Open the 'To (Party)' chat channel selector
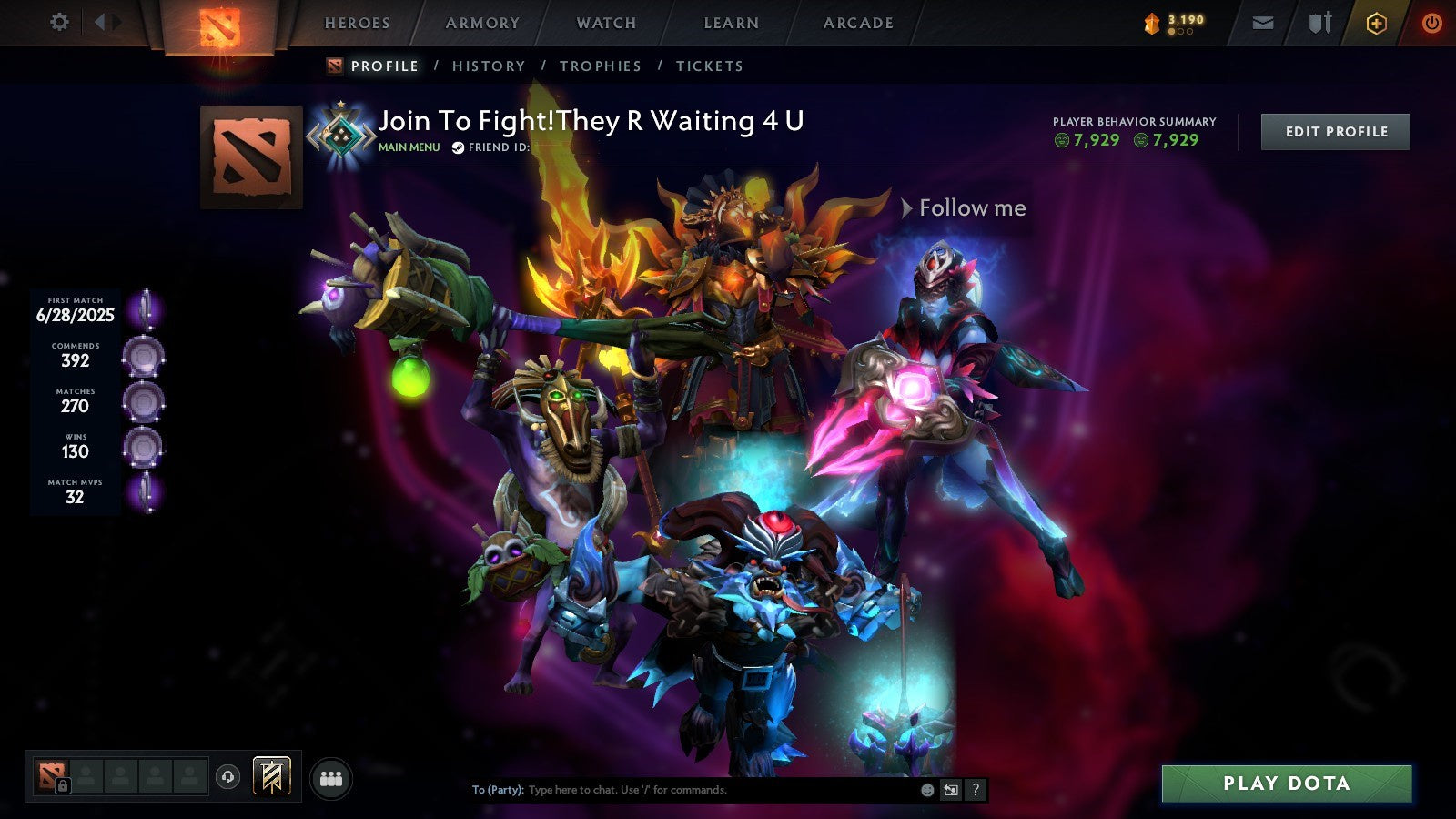1456x819 pixels. (499, 789)
